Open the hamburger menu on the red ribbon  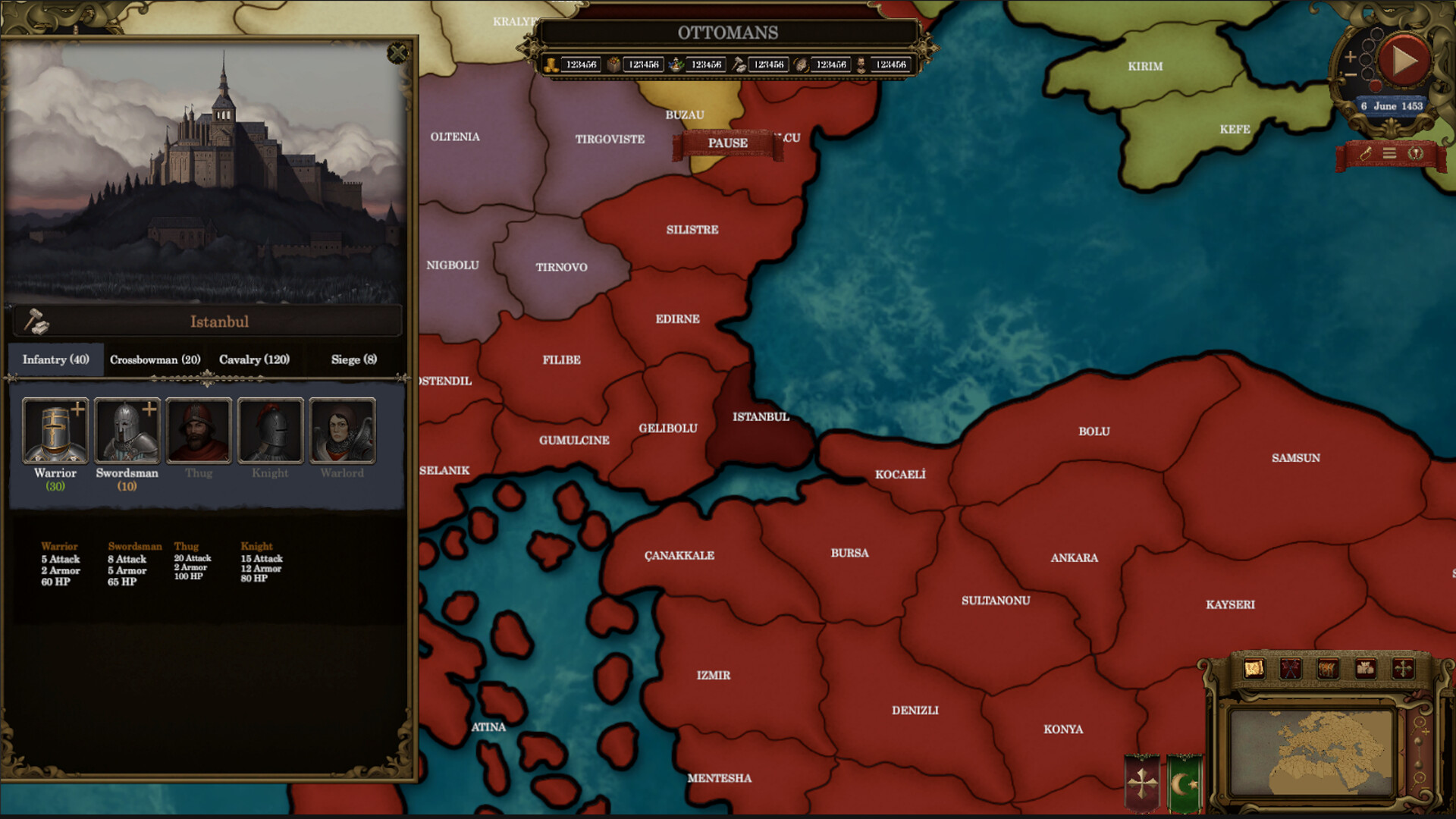coord(1389,152)
